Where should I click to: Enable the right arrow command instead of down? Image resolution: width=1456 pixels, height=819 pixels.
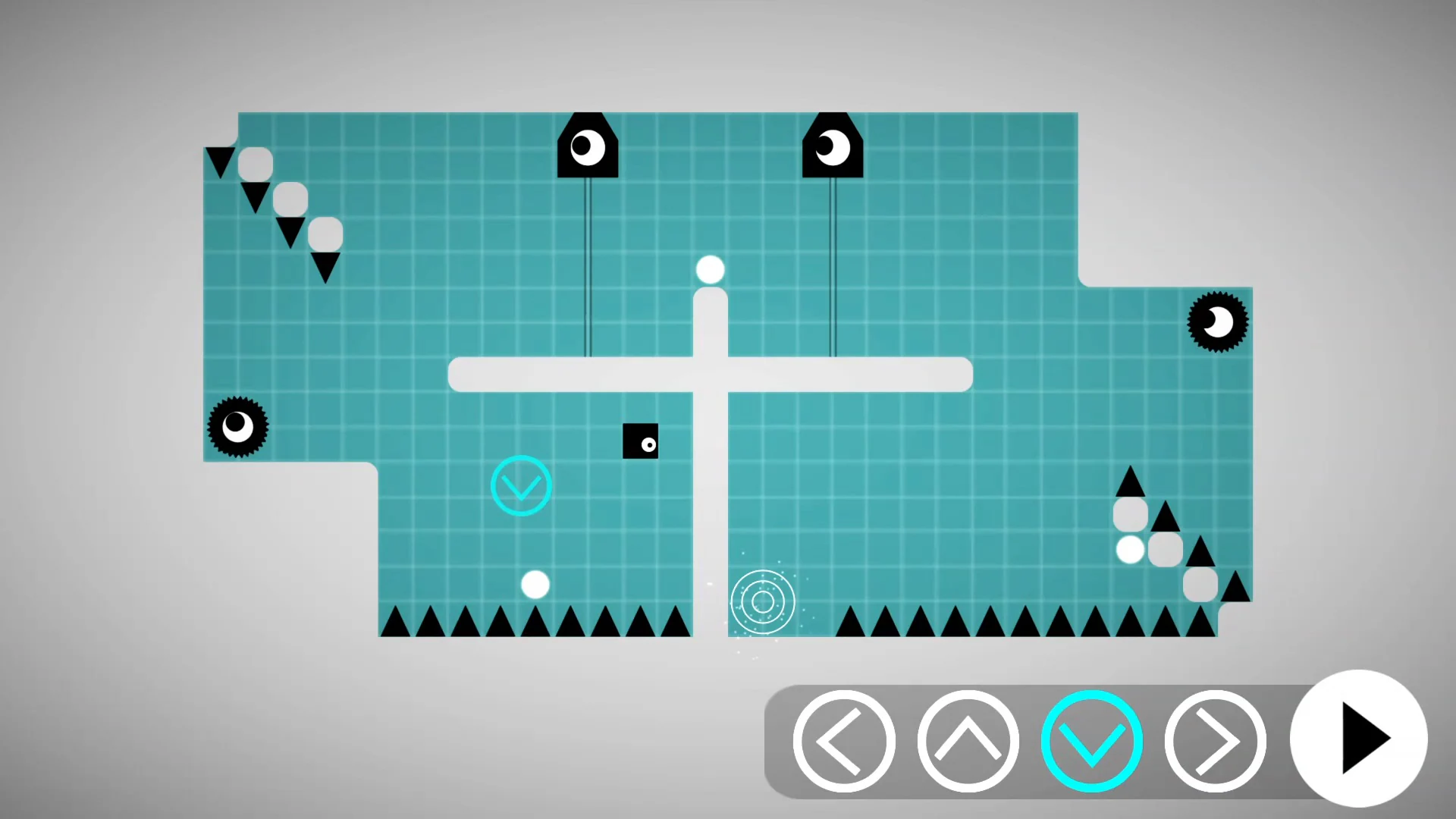(1214, 739)
